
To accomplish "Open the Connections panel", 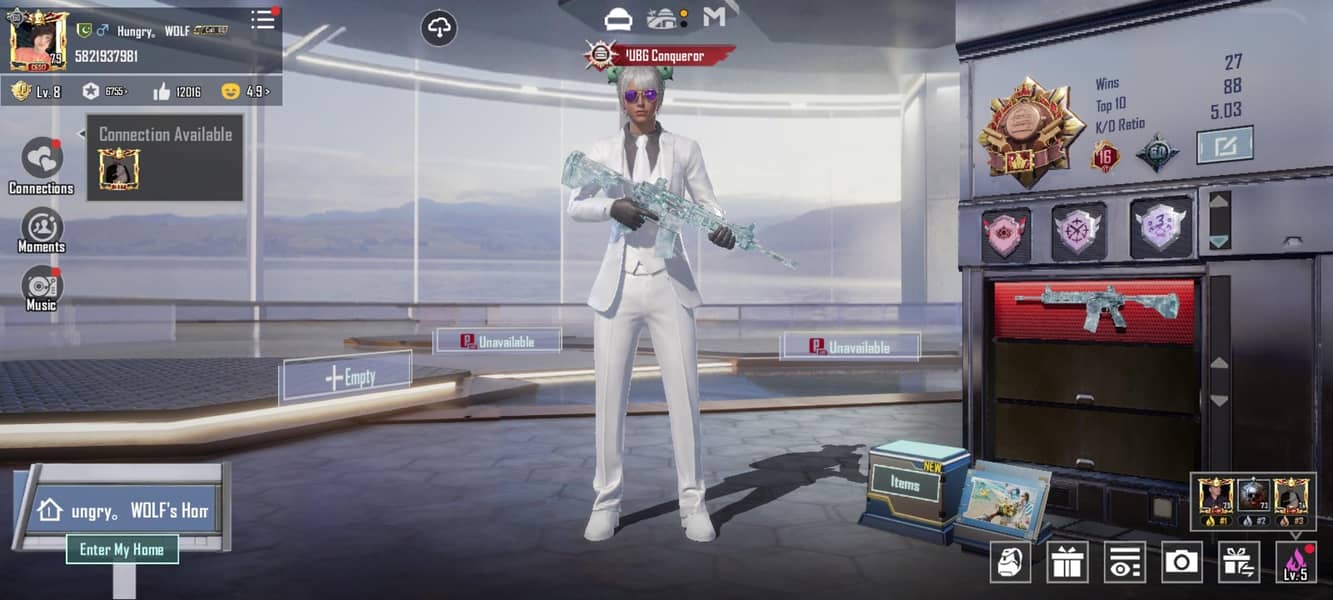I will [x=42, y=159].
